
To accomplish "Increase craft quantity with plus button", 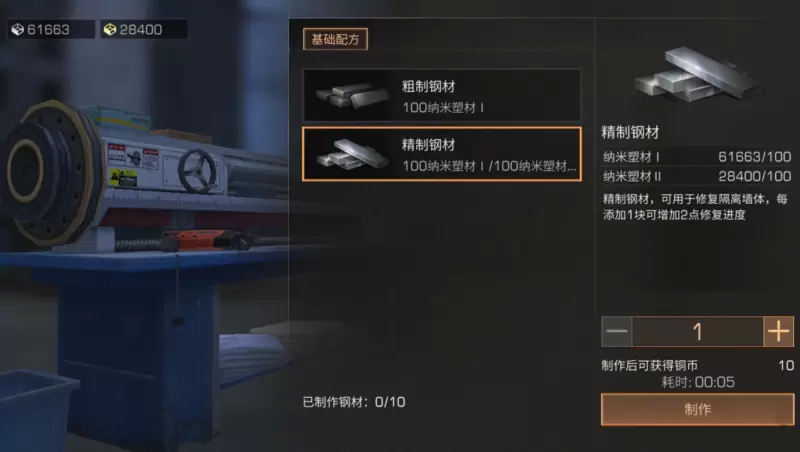I will coord(778,331).
